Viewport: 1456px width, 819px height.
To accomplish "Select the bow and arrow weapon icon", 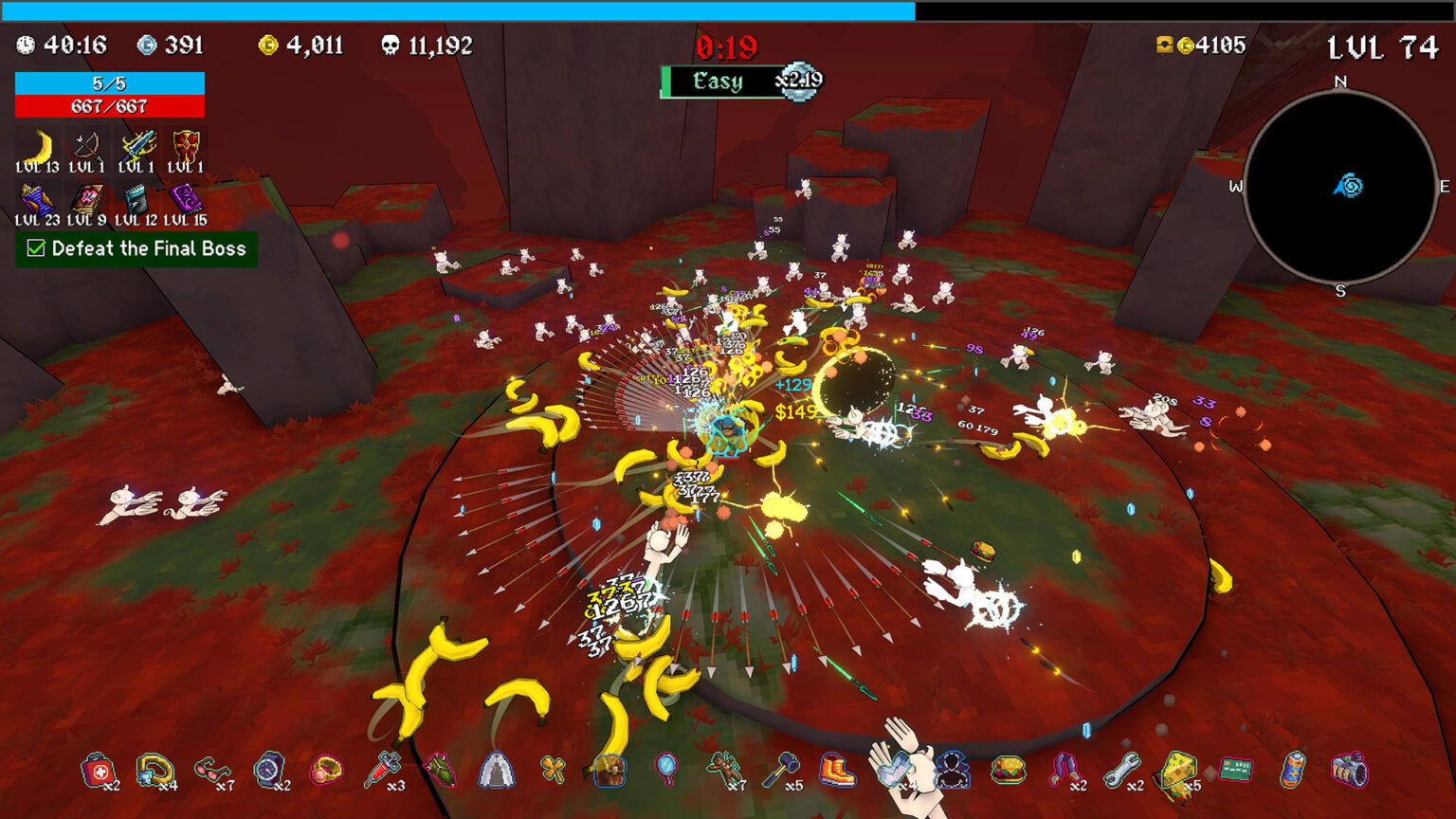I will pyautogui.click(x=87, y=148).
